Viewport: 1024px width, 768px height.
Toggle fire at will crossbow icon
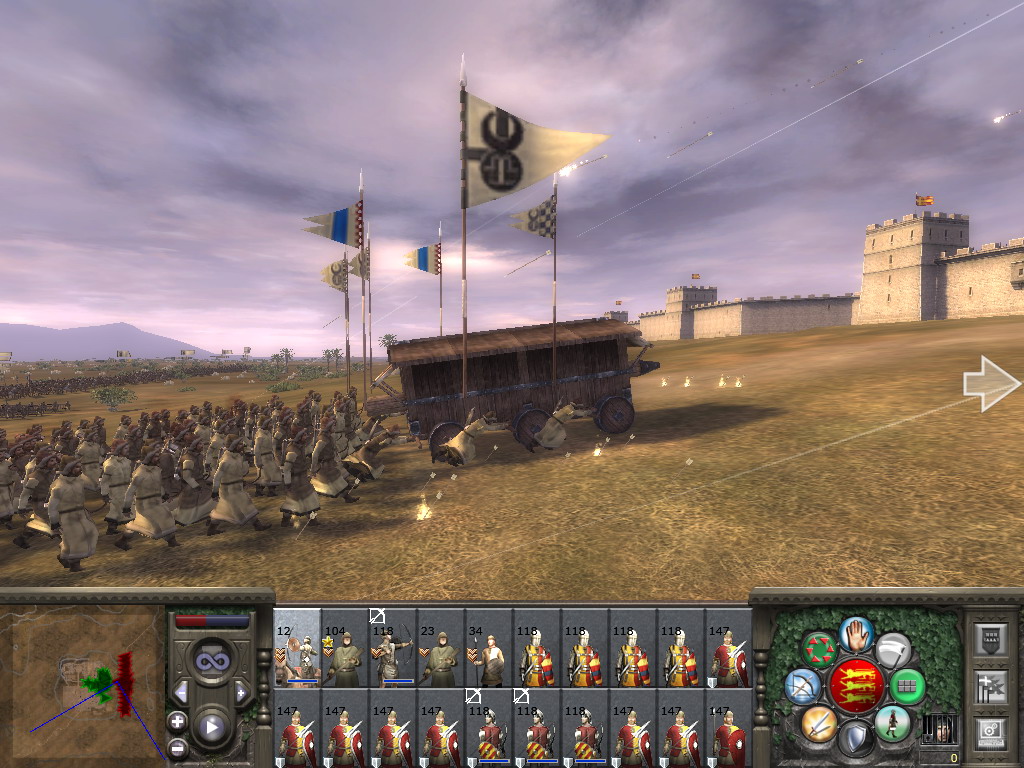pyautogui.click(x=803, y=686)
